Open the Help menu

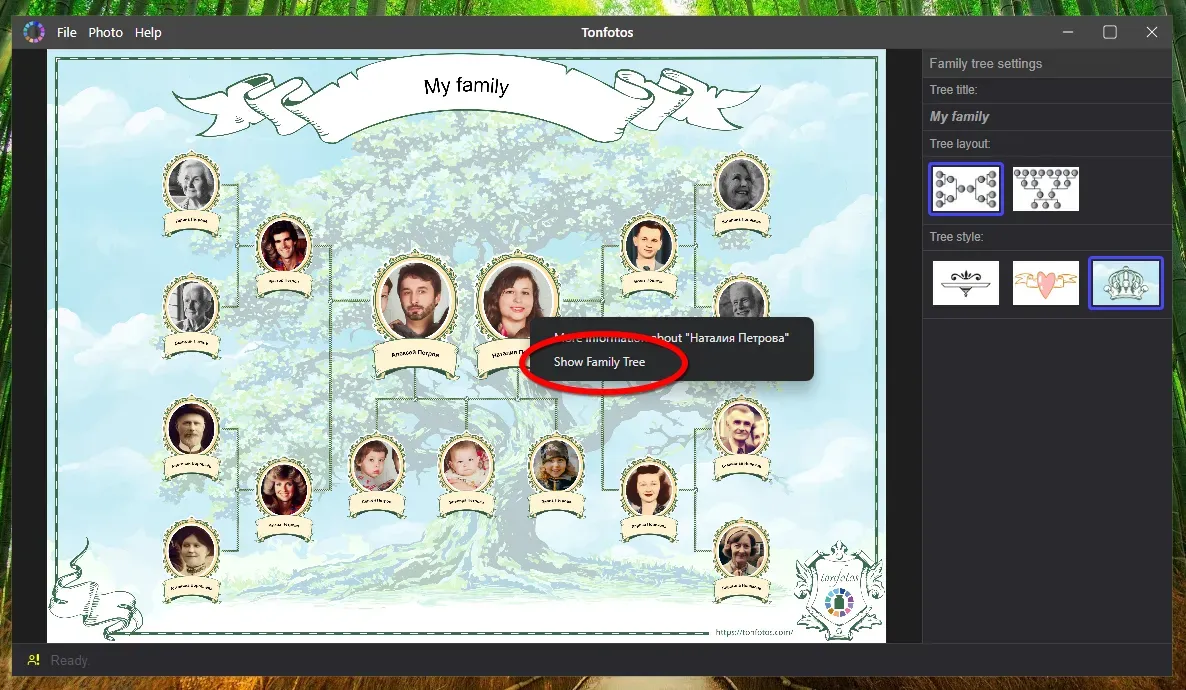tap(148, 33)
